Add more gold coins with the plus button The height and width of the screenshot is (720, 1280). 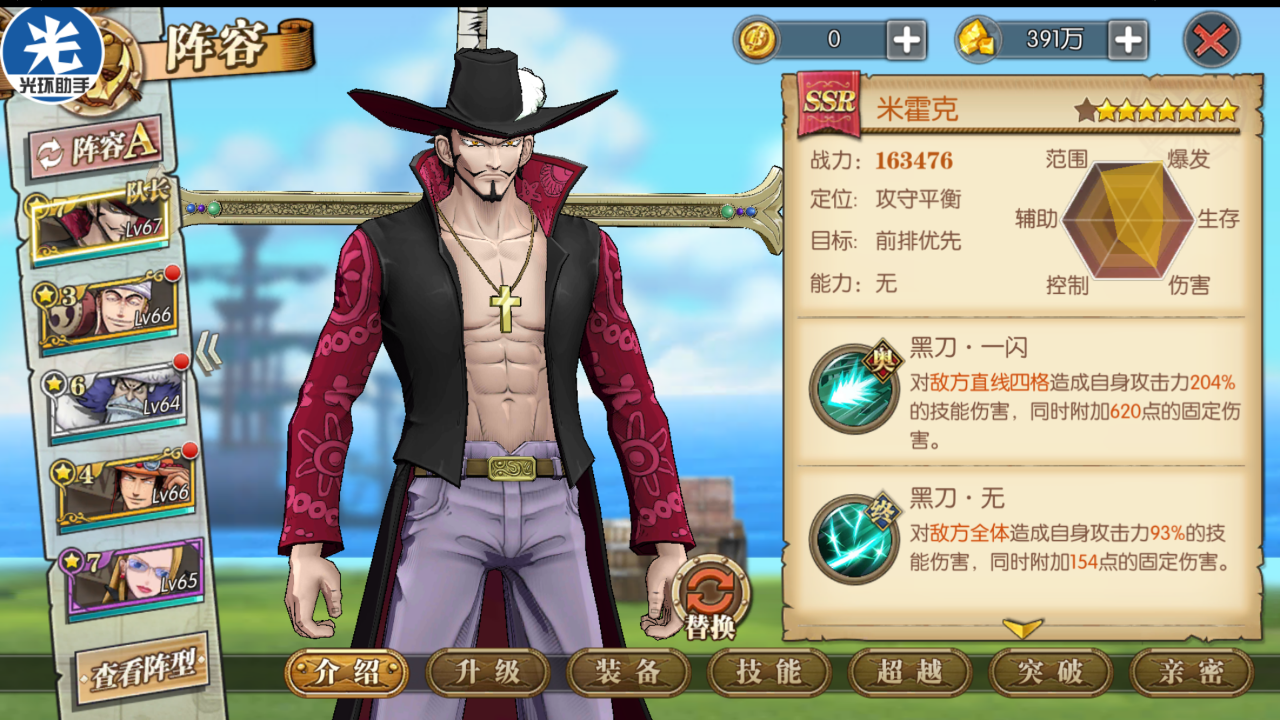(x=907, y=40)
